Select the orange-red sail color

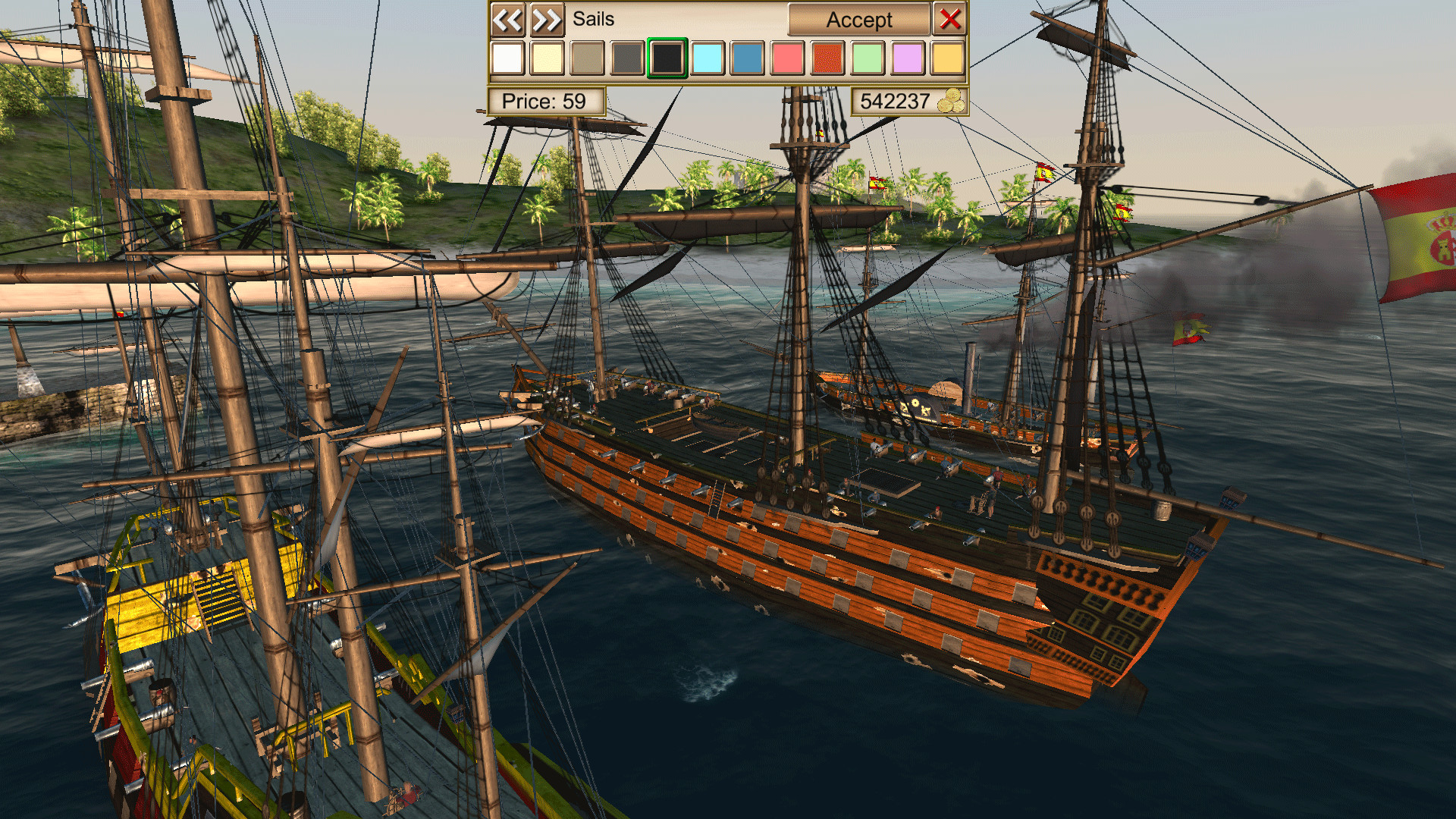tap(828, 58)
